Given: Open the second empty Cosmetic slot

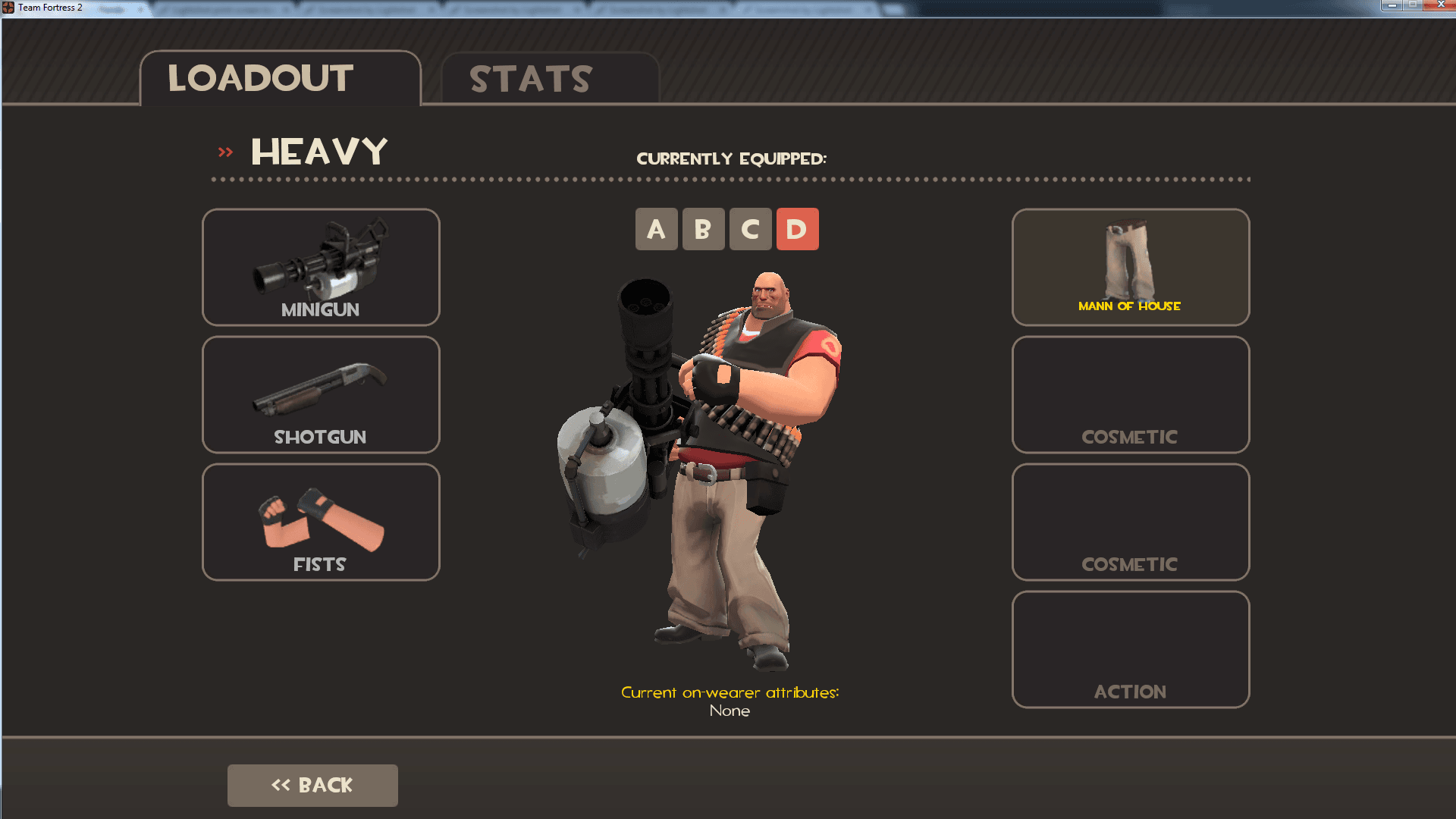Looking at the screenshot, I should pos(1130,522).
